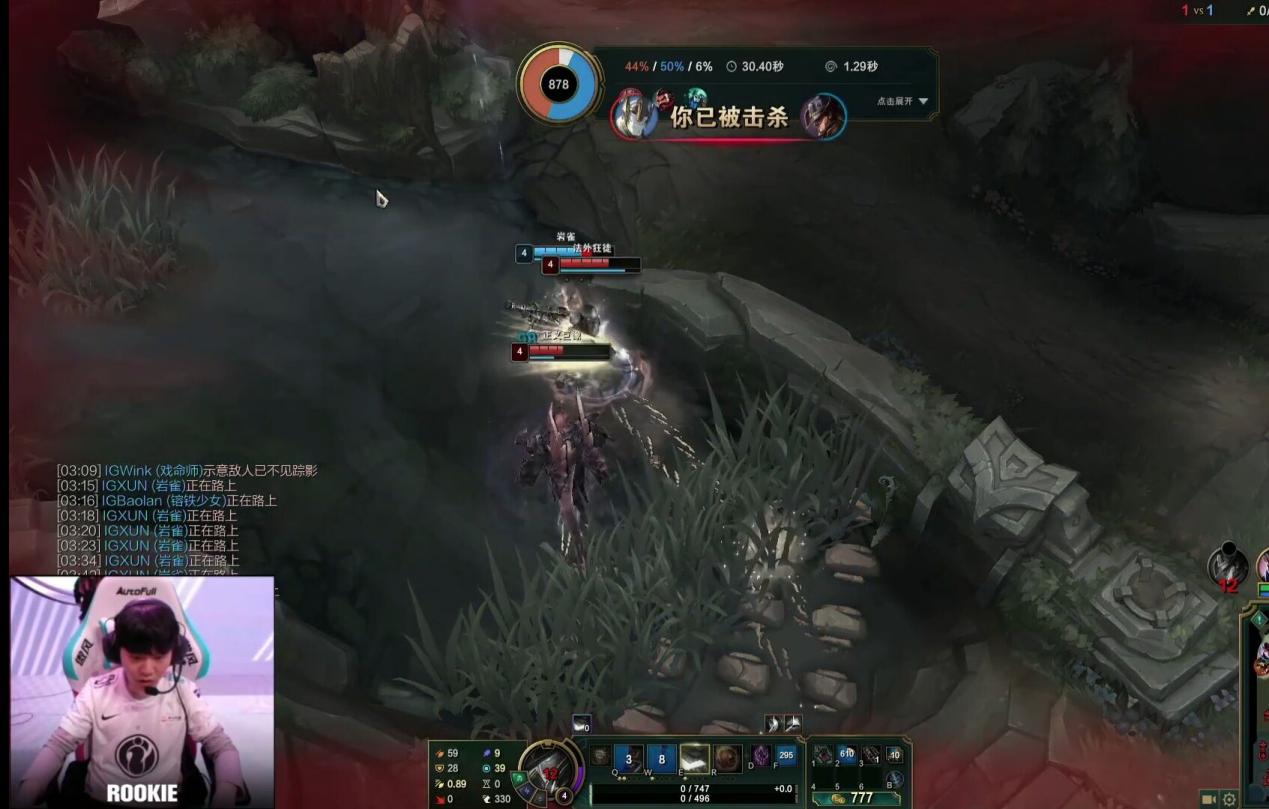Screen dimensions: 1269x809
Task: Open the game settings gear icon
Action: tap(1229, 799)
